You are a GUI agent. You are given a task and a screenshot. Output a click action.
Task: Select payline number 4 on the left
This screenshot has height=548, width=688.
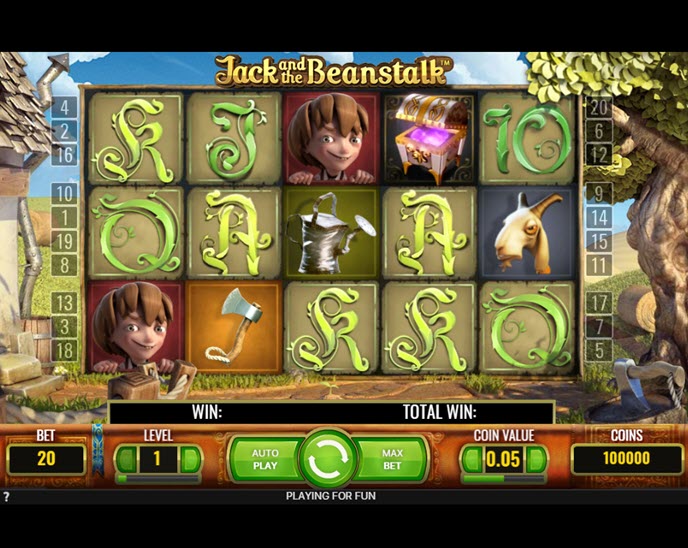pyautogui.click(x=64, y=106)
